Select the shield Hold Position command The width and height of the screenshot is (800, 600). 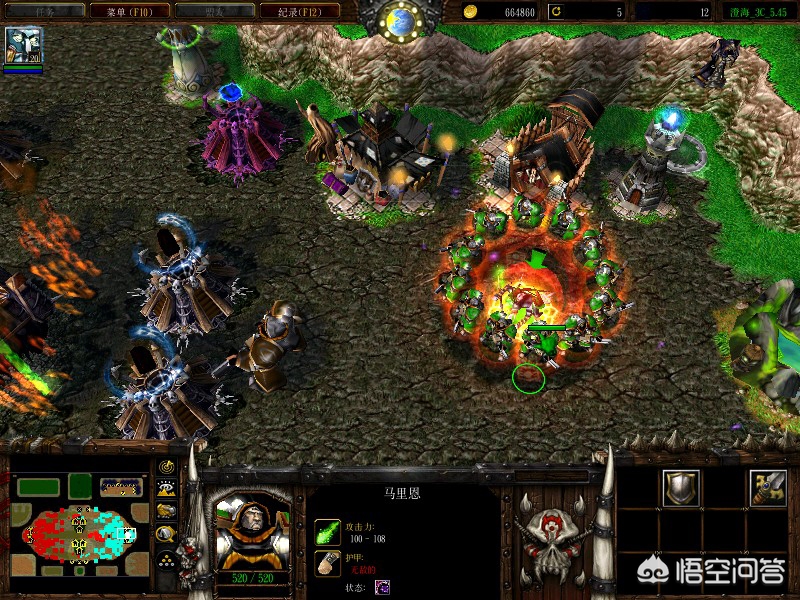[x=683, y=488]
